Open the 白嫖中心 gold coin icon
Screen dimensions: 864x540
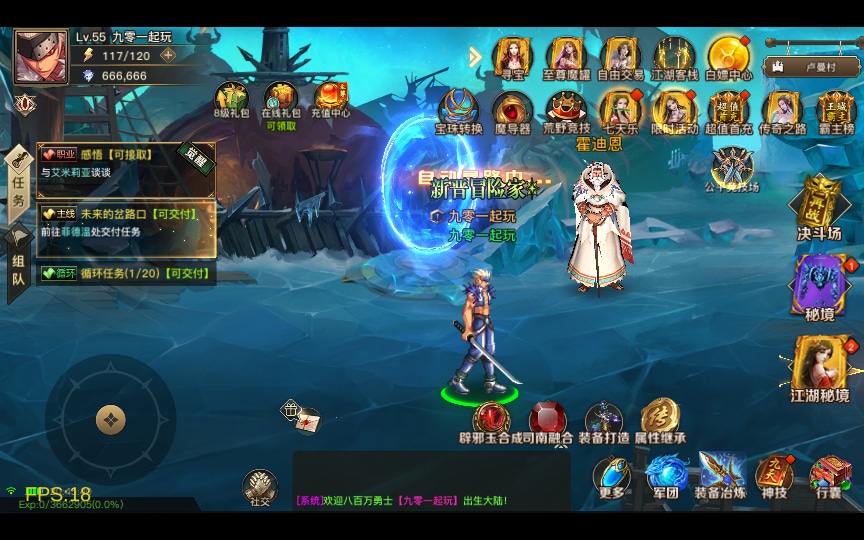click(x=728, y=56)
